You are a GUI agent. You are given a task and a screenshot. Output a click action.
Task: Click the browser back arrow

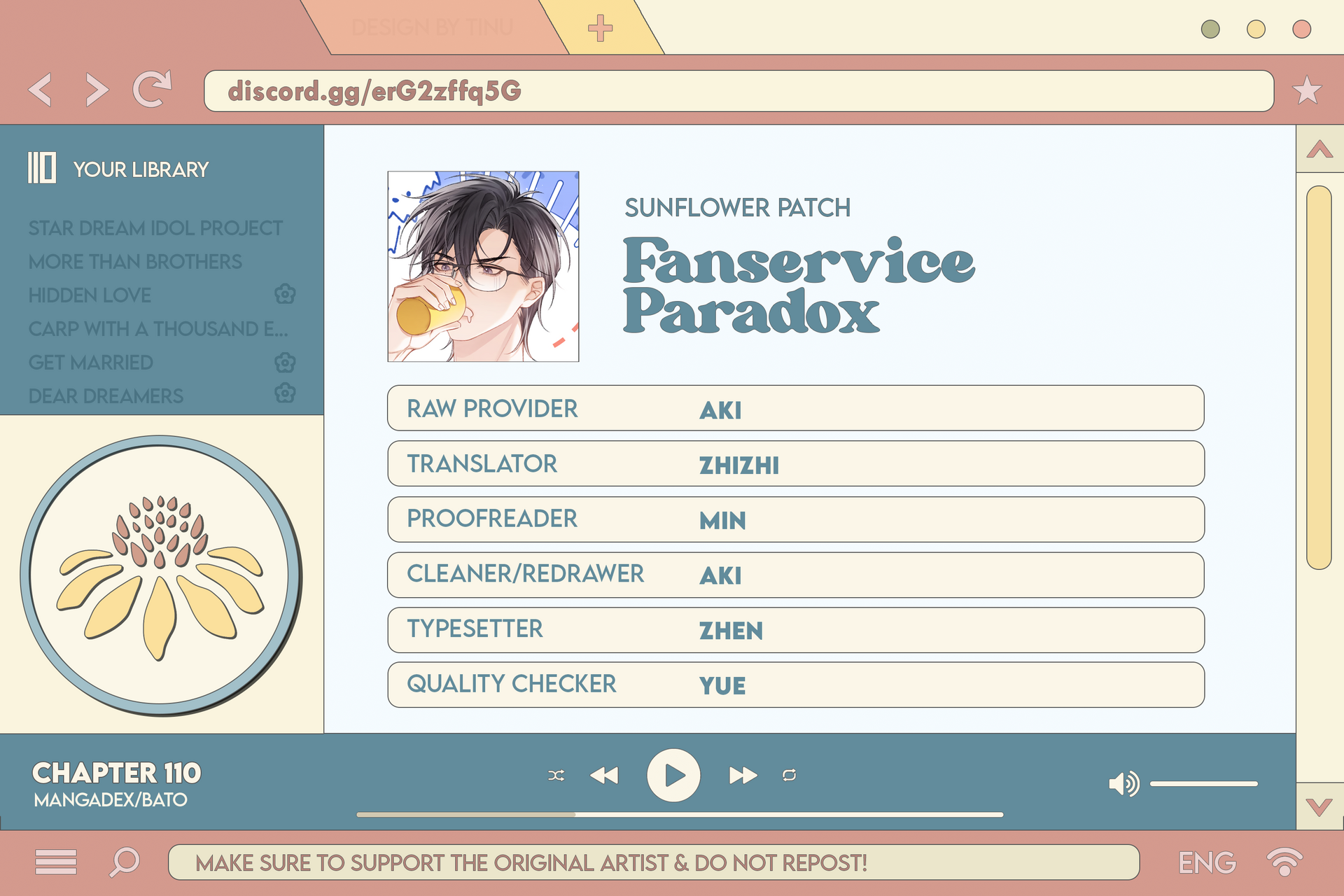(x=41, y=90)
